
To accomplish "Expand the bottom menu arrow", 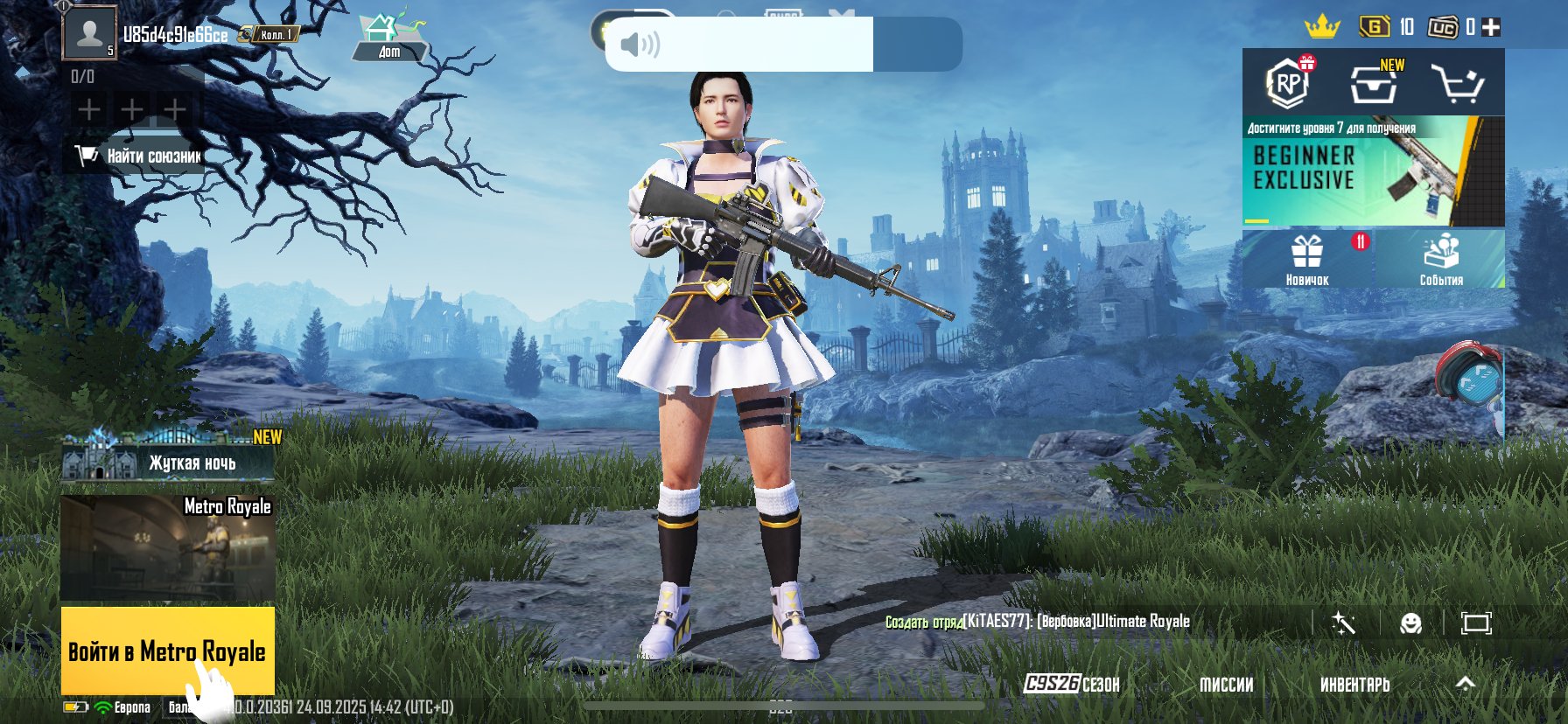I will pos(1465,684).
